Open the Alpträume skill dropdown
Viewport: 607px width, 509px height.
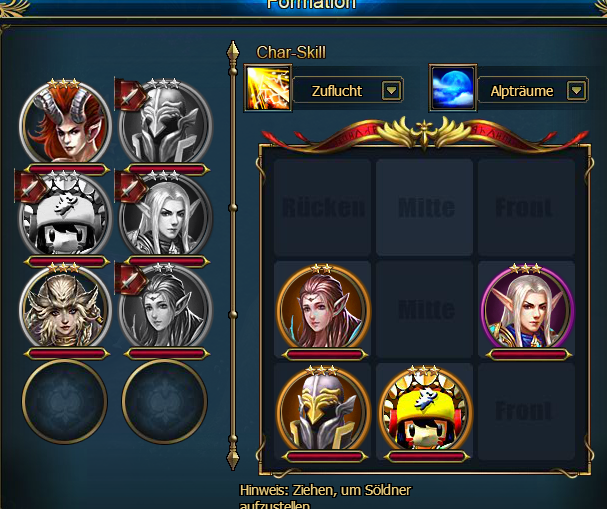(x=576, y=91)
